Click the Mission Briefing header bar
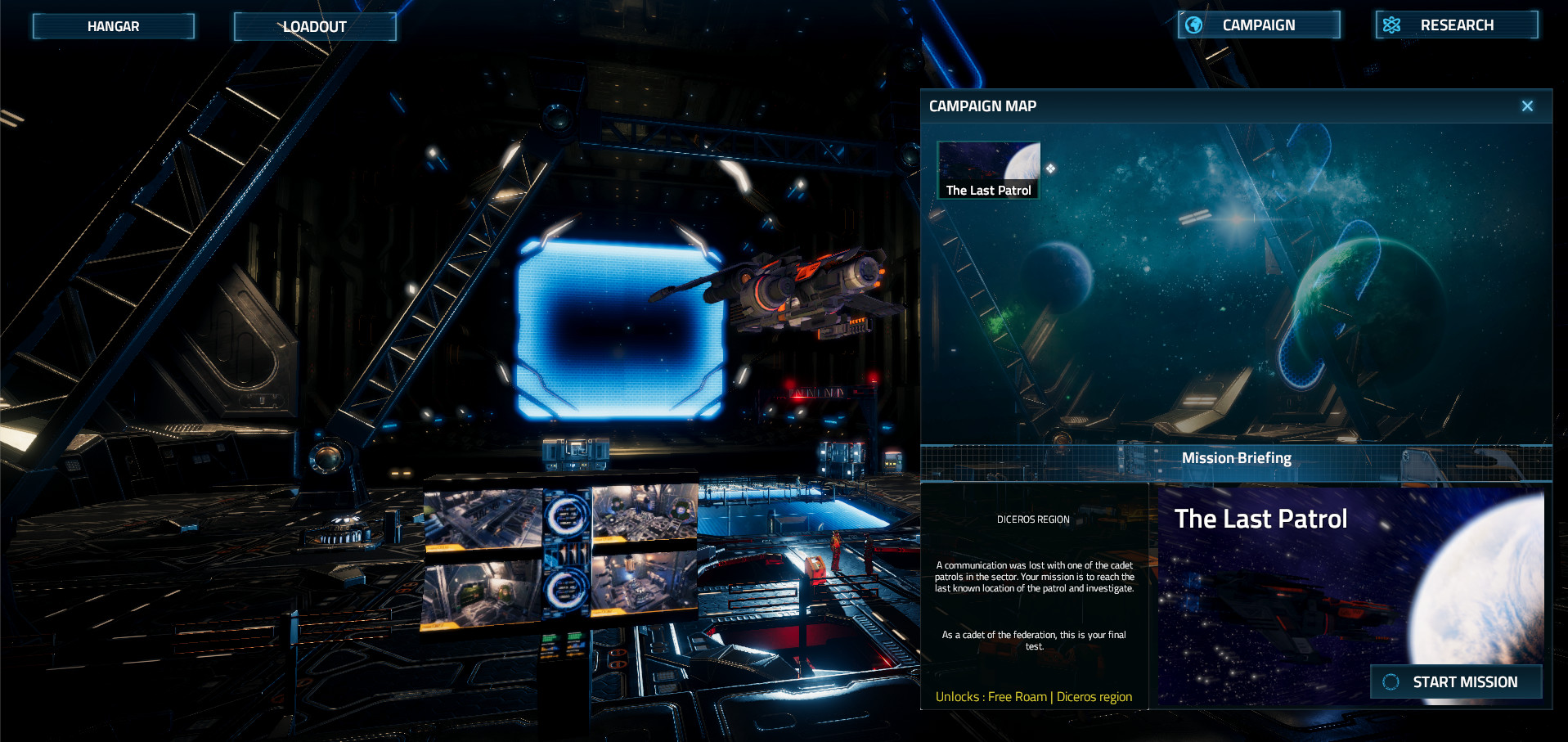 tap(1236, 459)
